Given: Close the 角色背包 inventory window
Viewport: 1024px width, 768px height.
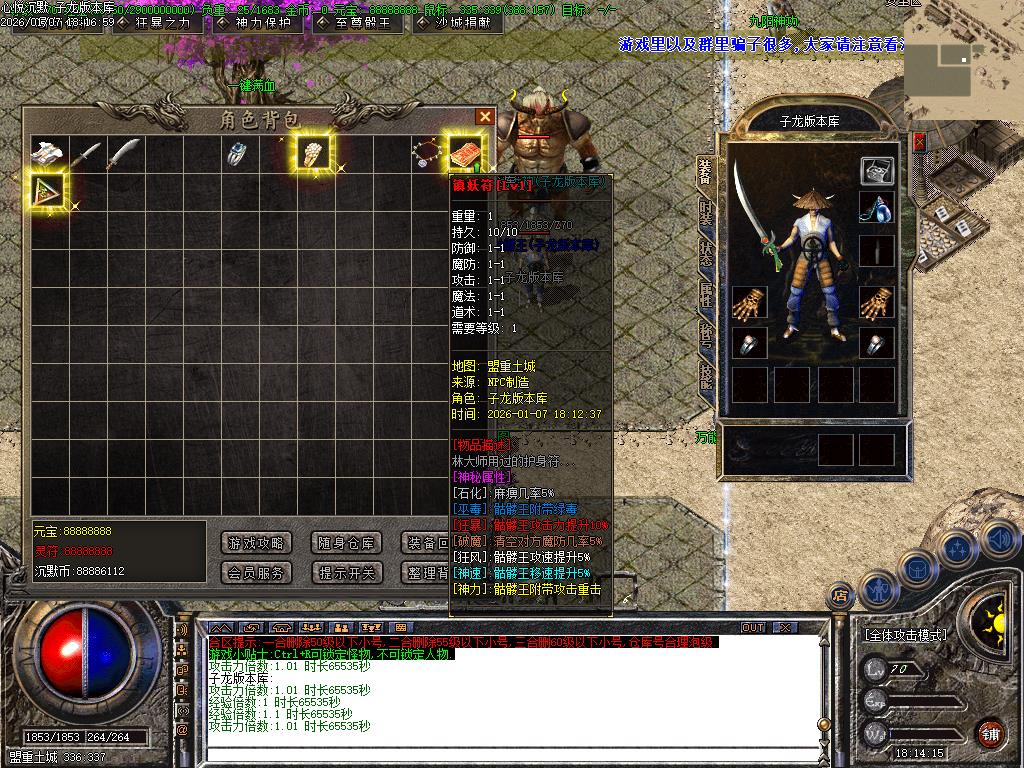Looking at the screenshot, I should point(485,117).
